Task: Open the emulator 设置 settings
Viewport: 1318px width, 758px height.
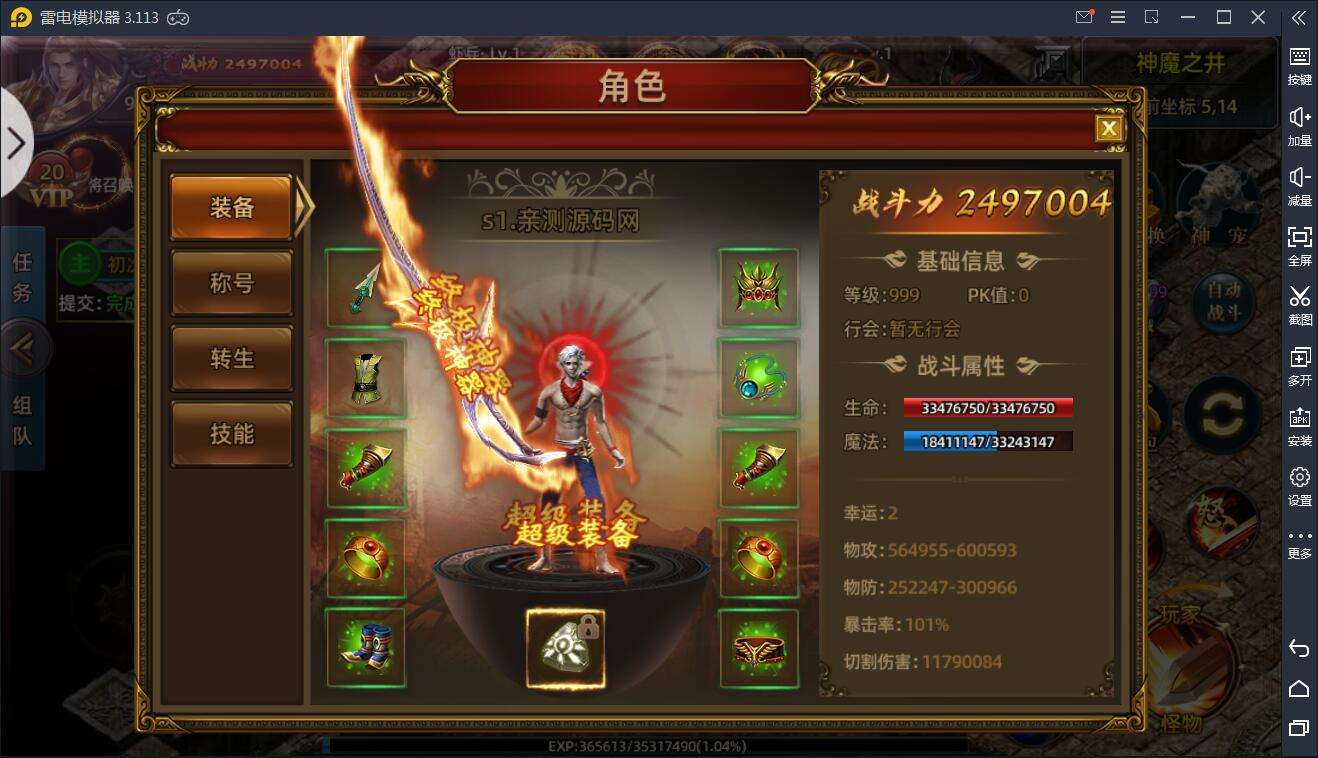Action: click(1299, 485)
